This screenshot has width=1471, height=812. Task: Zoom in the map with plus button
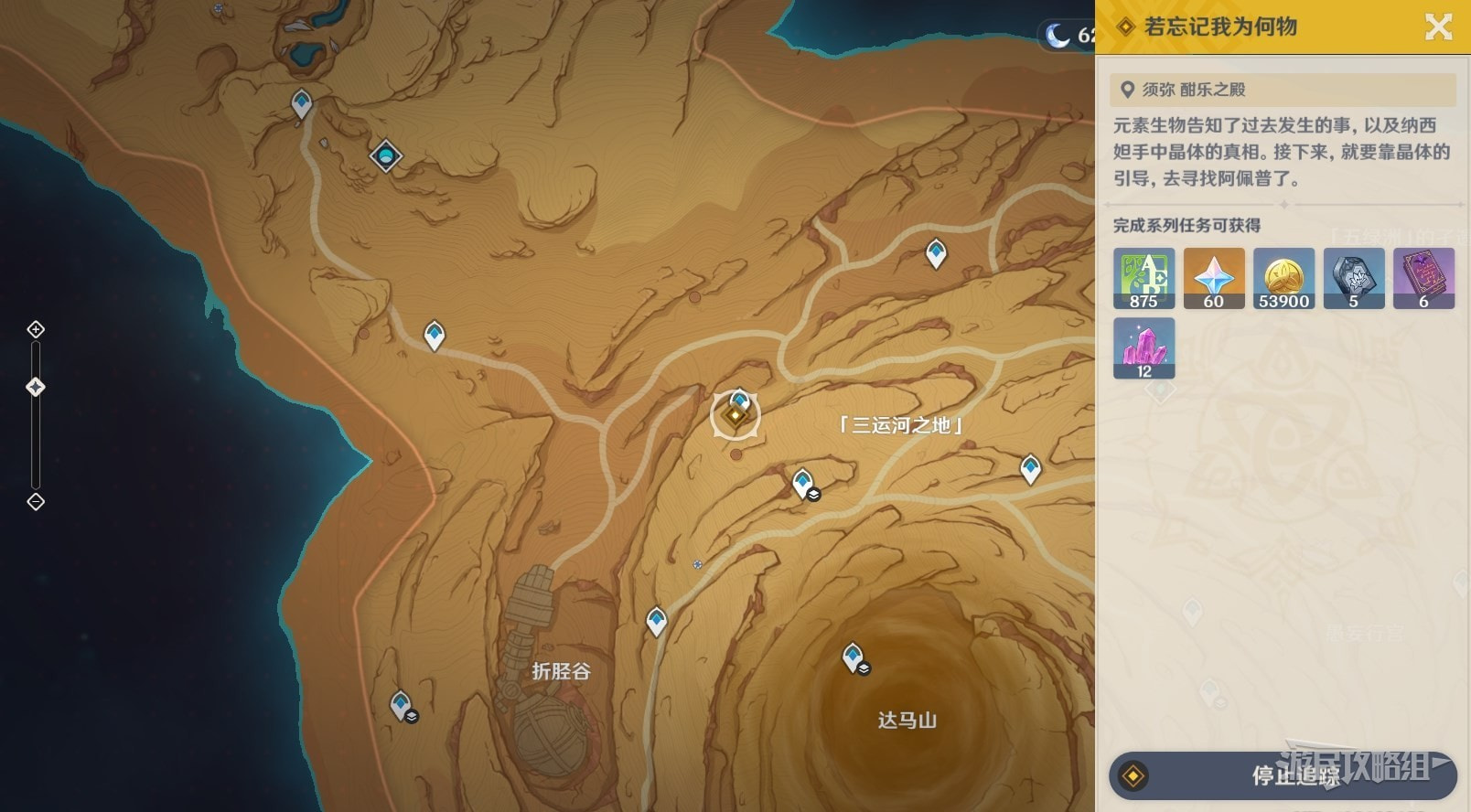[36, 329]
